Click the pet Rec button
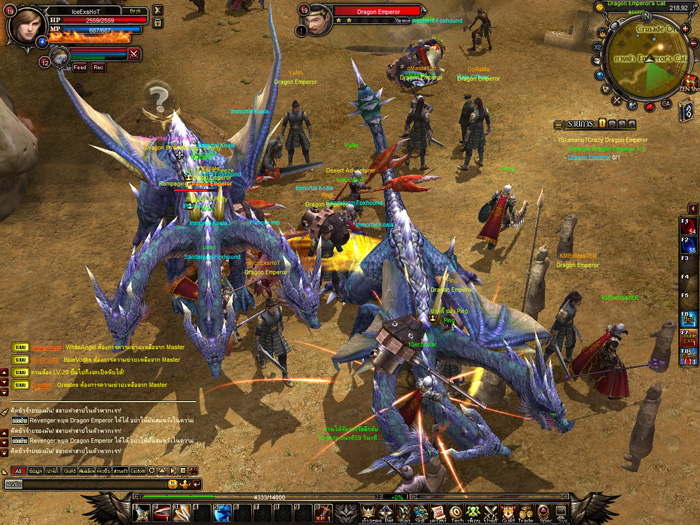 coord(99,67)
